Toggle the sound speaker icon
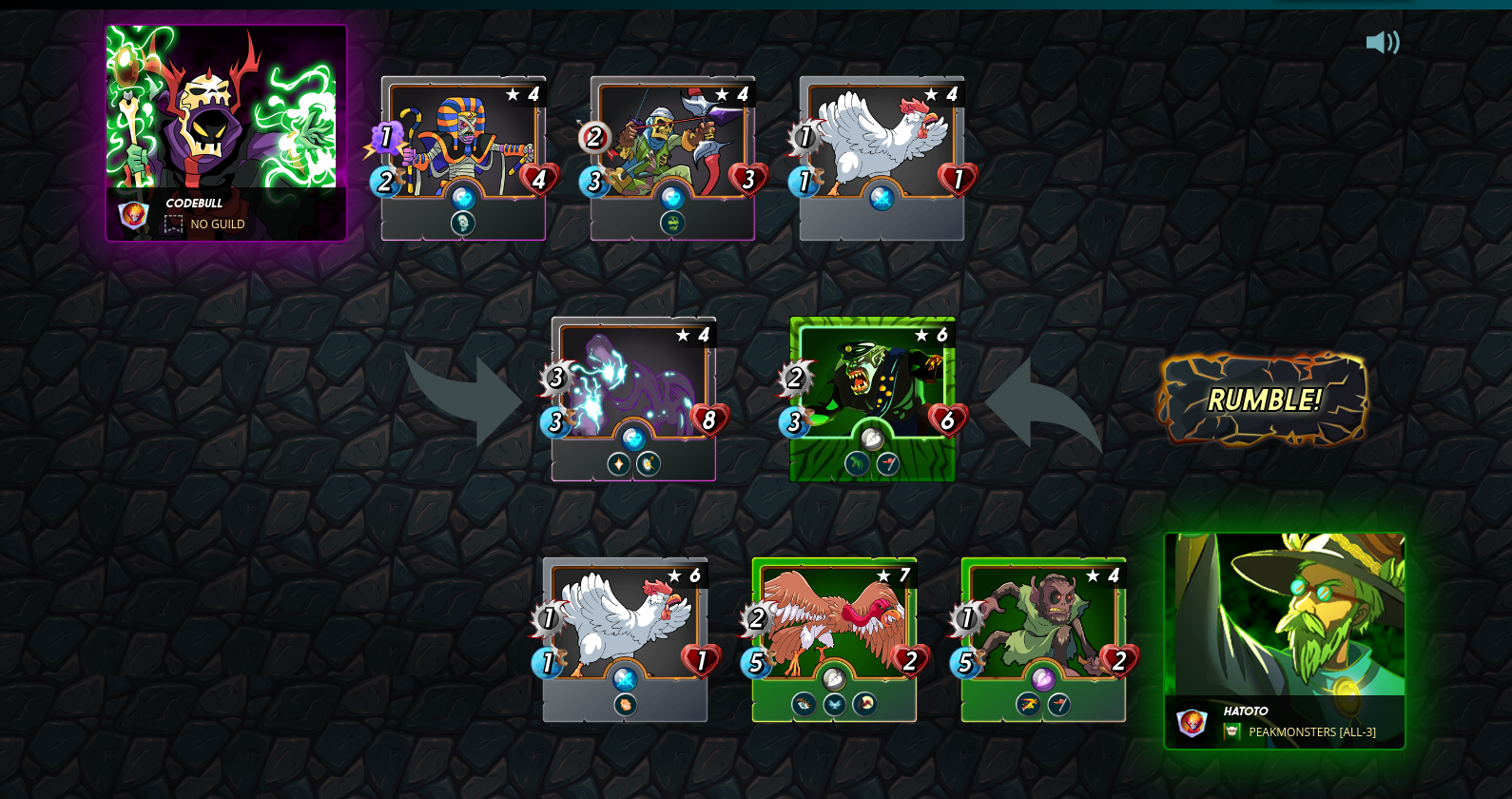 [x=1382, y=43]
